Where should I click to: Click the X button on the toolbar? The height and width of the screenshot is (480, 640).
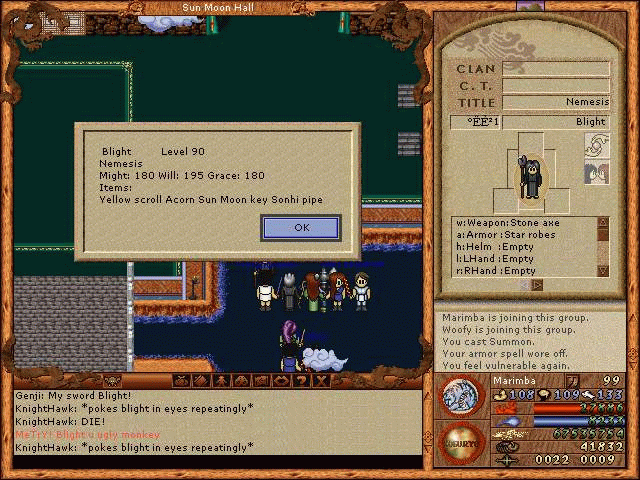click(x=320, y=380)
